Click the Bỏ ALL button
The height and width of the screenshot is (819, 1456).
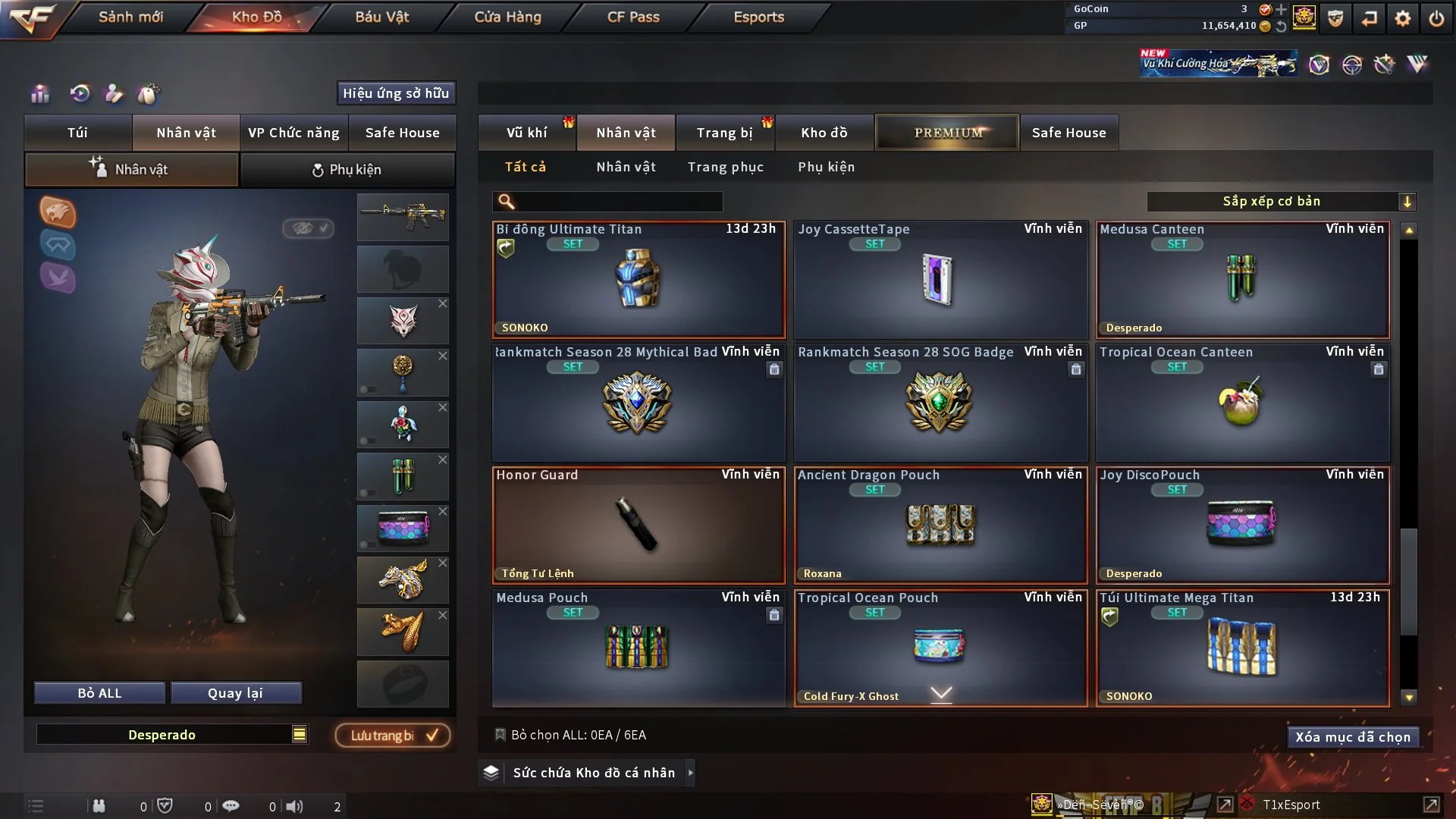pyautogui.click(x=99, y=693)
